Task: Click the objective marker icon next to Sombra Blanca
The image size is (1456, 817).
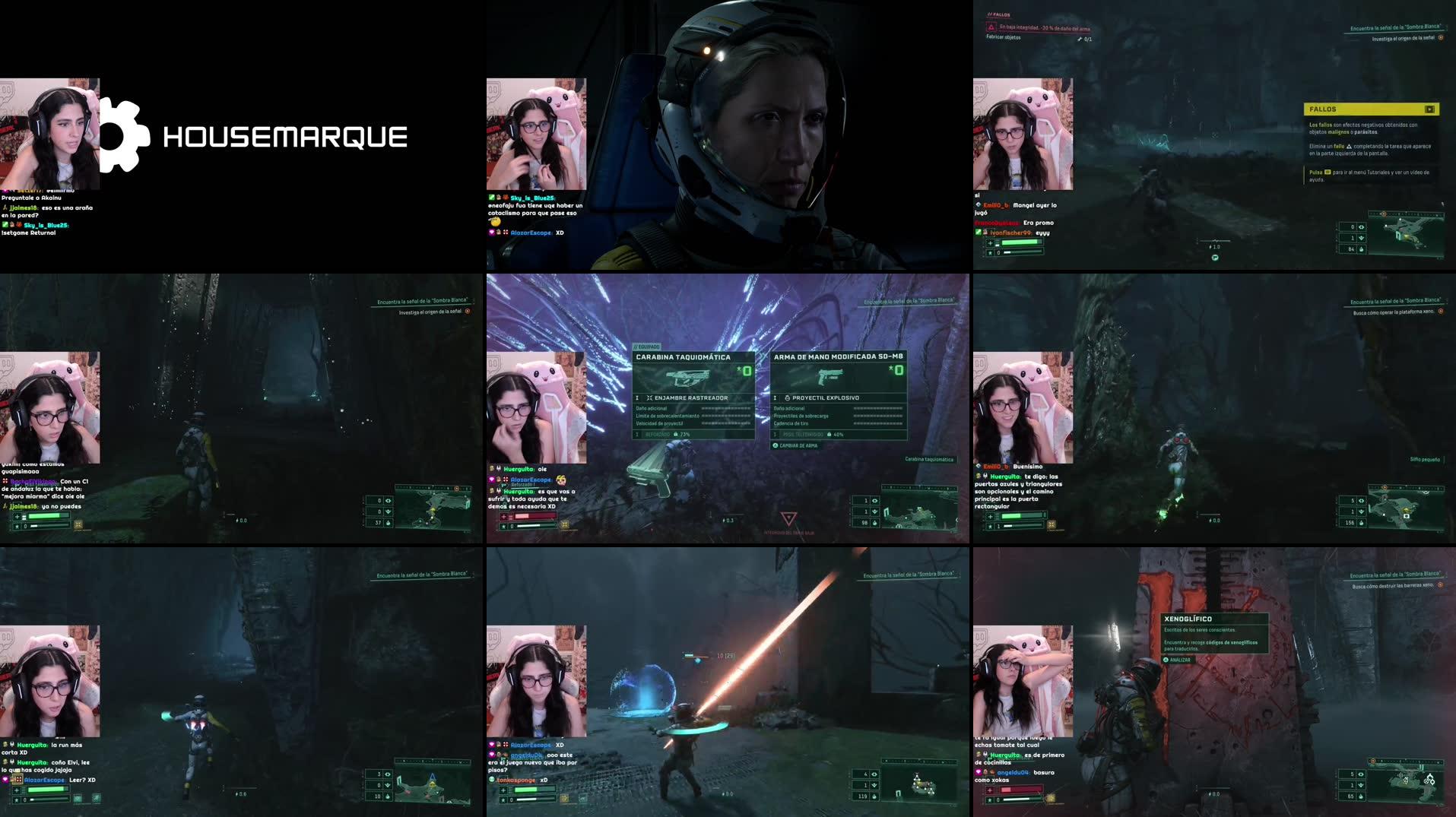Action: pos(1440,37)
